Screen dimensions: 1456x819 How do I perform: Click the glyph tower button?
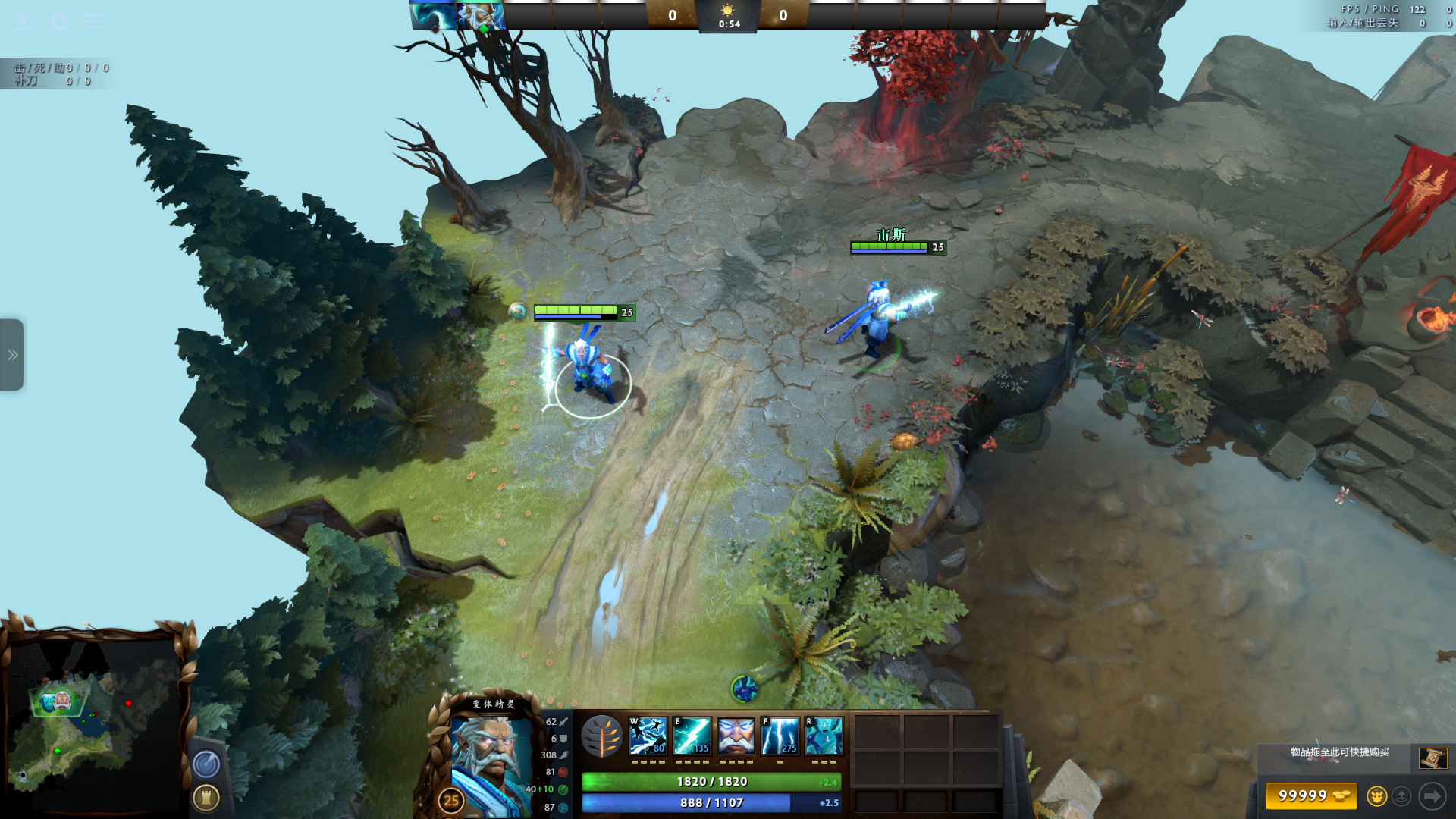click(206, 798)
